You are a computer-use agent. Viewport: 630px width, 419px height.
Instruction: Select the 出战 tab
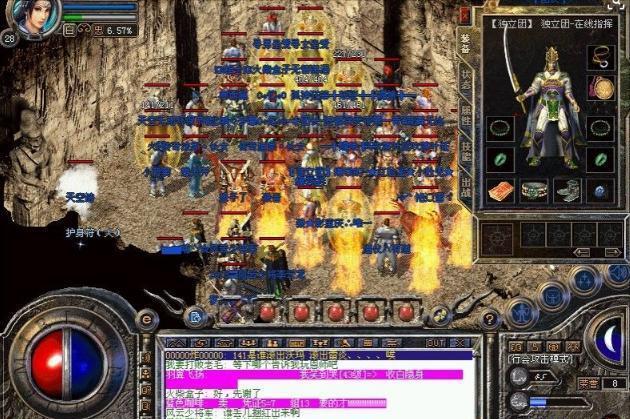(x=466, y=186)
